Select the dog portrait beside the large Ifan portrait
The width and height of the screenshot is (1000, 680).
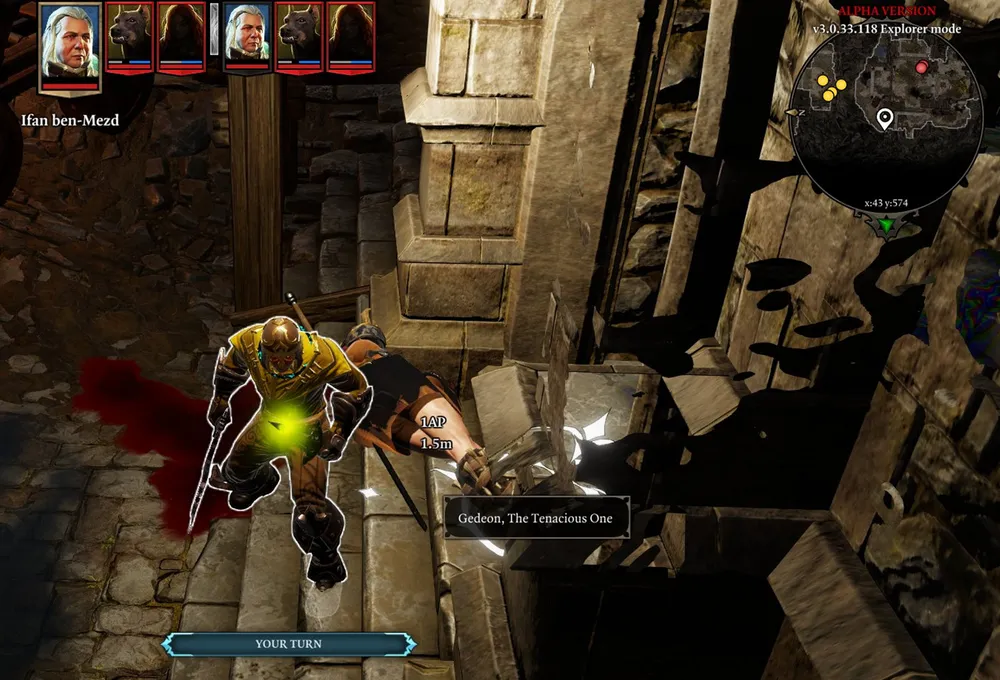tap(129, 36)
